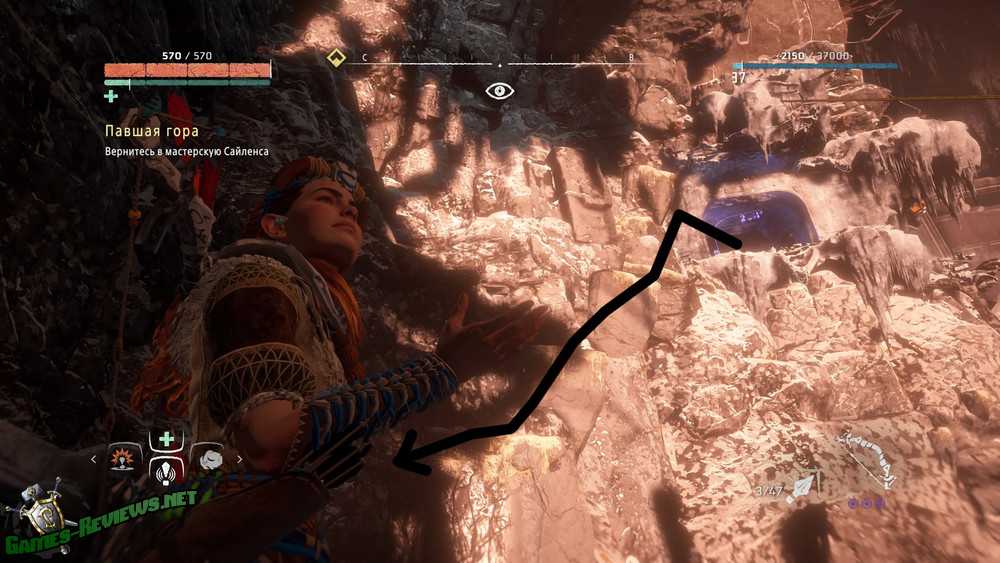Viewport: 1000px width, 563px height.
Task: Select the lure call tool slot
Action: pyautogui.click(x=164, y=470)
